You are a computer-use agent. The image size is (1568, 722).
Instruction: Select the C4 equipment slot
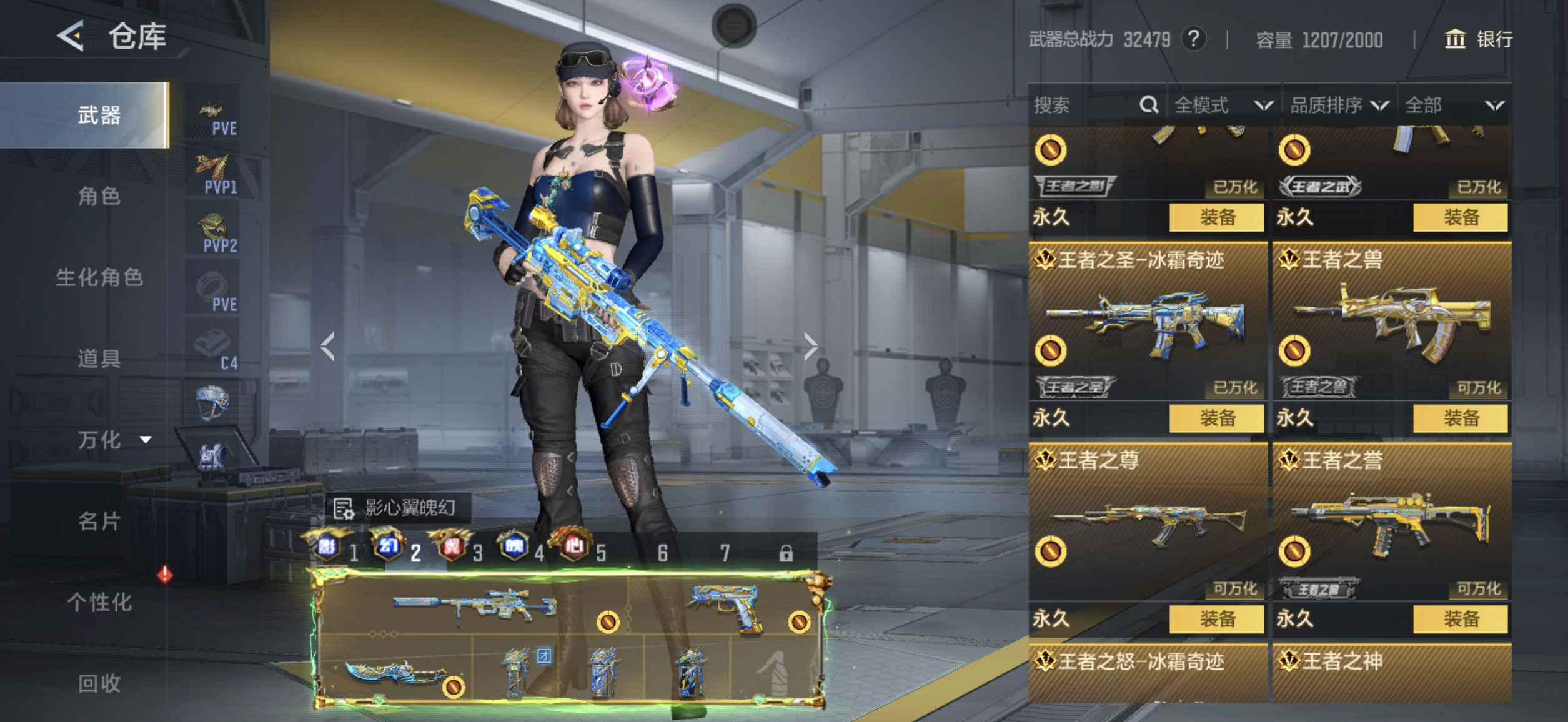click(x=214, y=351)
